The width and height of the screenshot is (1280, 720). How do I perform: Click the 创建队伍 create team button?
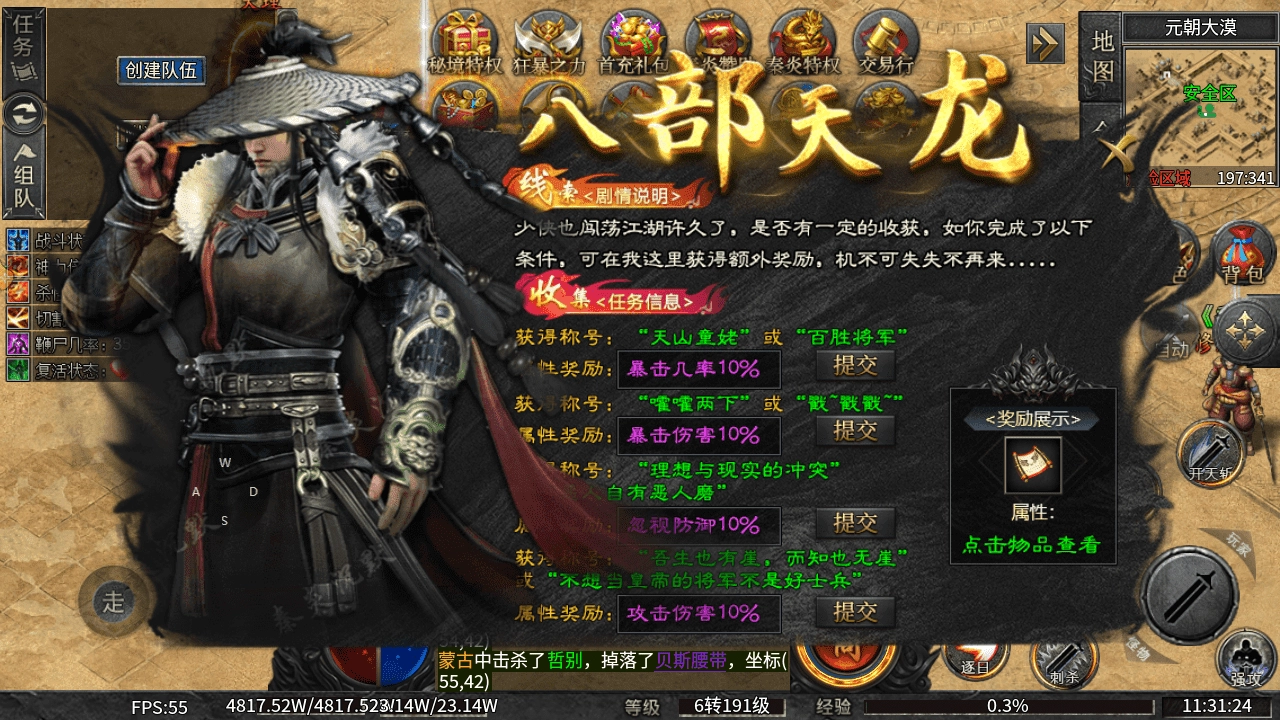pos(161,71)
